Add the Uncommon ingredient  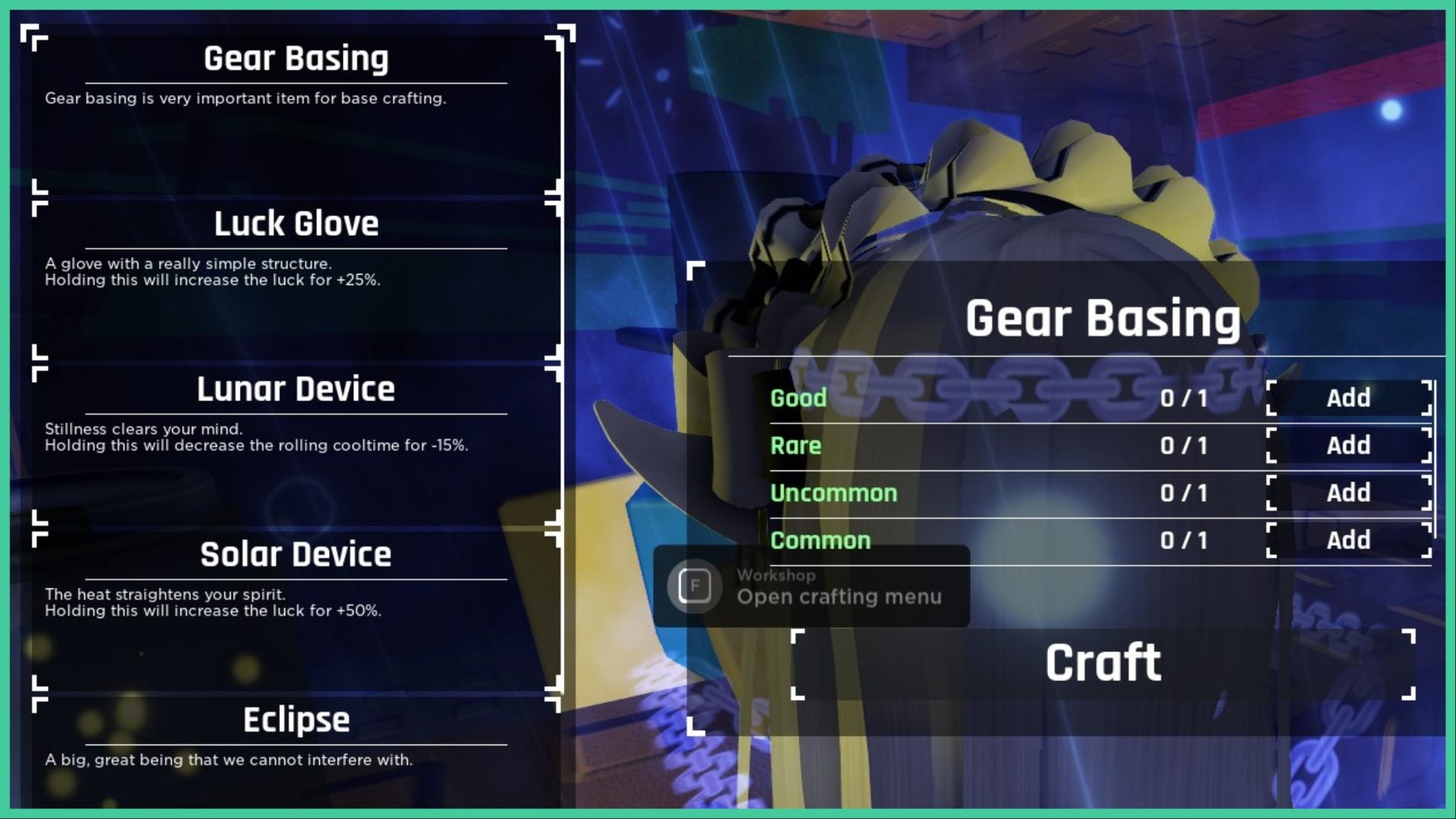1348,493
